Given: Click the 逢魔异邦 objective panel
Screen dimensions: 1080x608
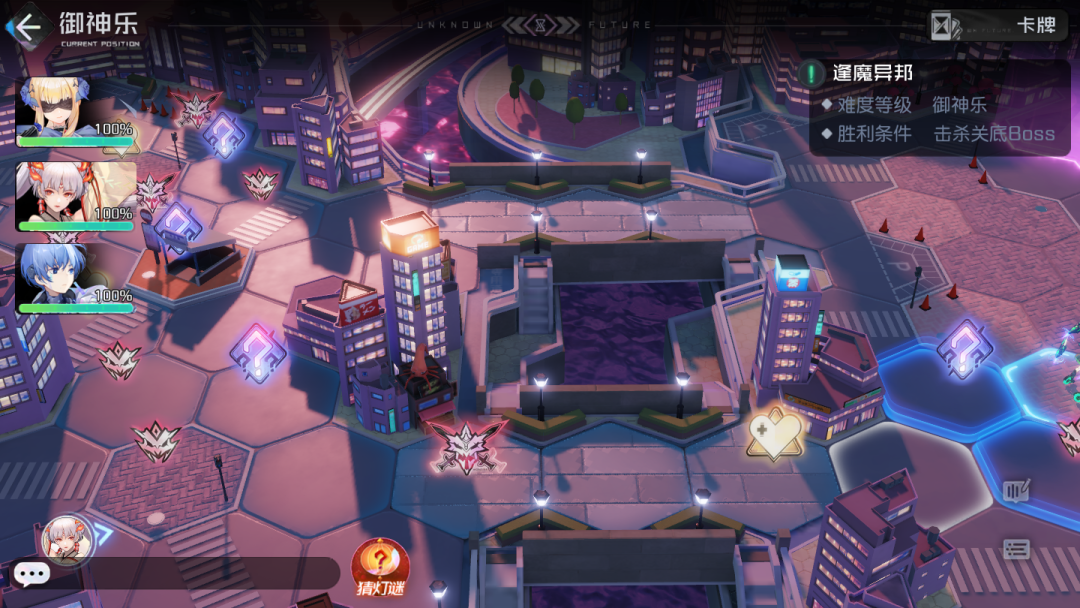Looking at the screenshot, I should [938, 105].
